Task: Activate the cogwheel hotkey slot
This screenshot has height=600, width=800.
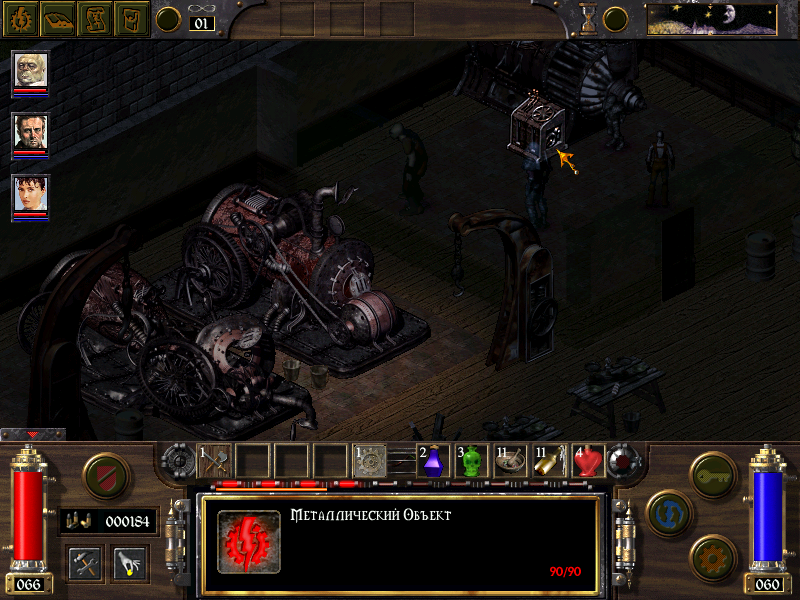Action: click(x=369, y=461)
